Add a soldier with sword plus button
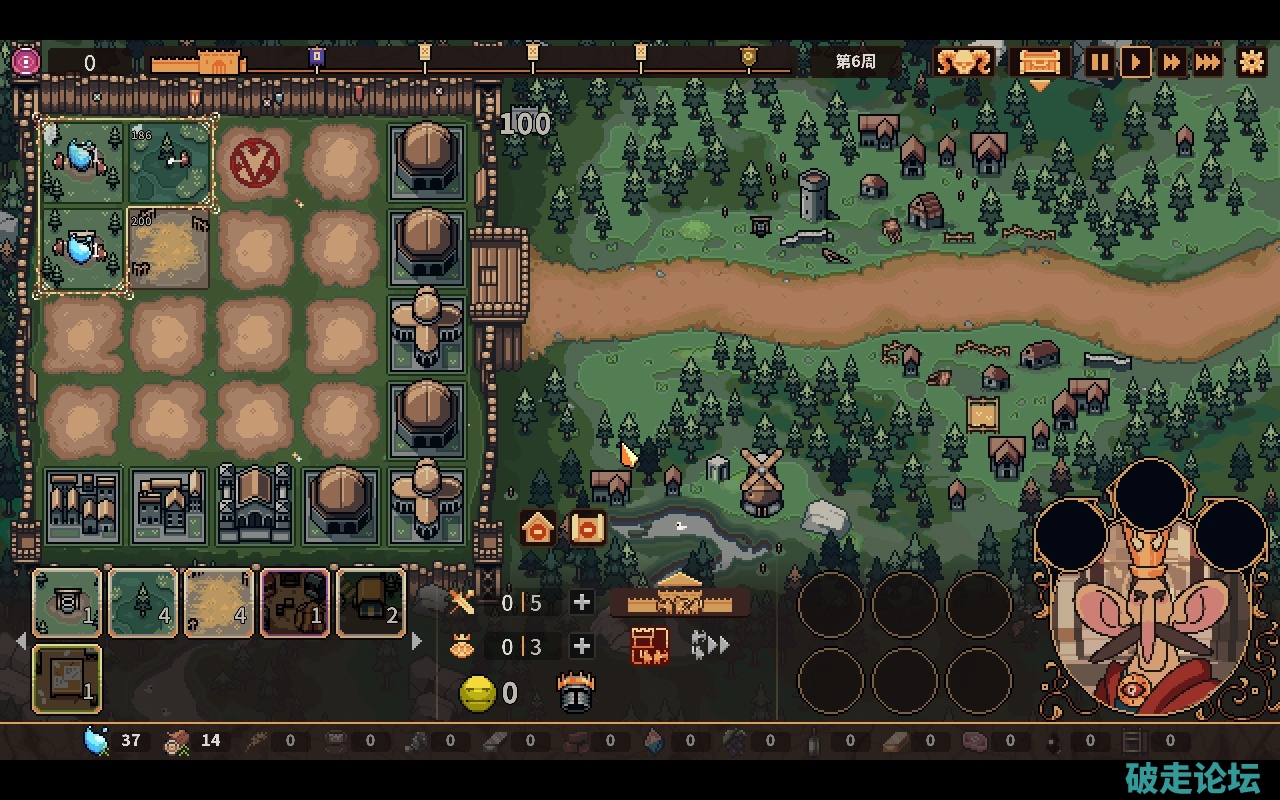Image resolution: width=1280 pixels, height=800 pixels. (x=581, y=602)
